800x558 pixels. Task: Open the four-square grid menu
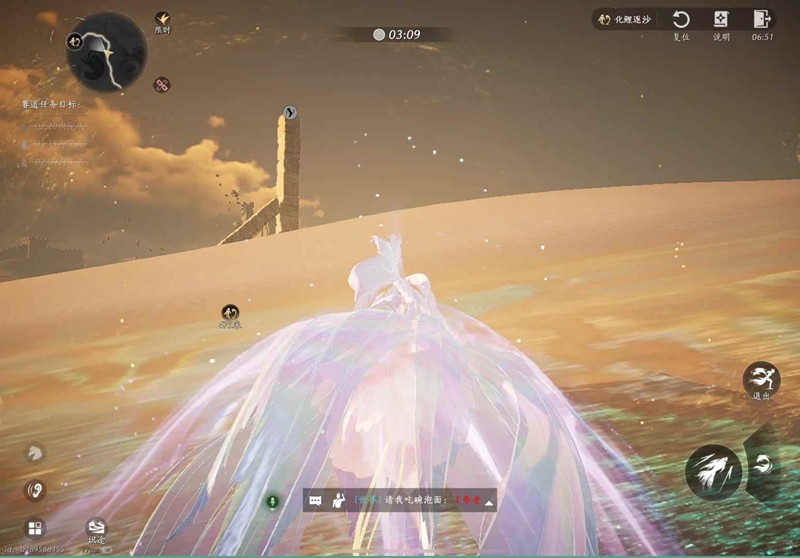pos(36,527)
